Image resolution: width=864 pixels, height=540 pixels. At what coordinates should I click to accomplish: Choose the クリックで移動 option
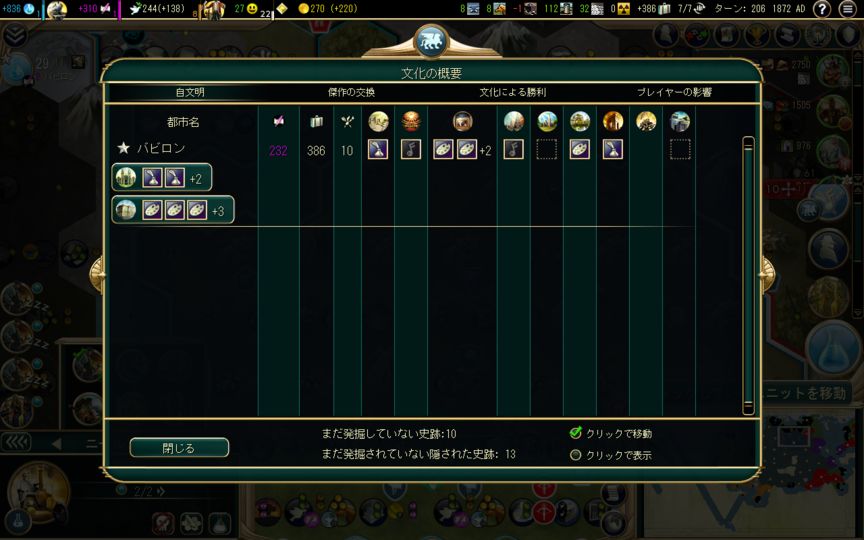tap(576, 433)
